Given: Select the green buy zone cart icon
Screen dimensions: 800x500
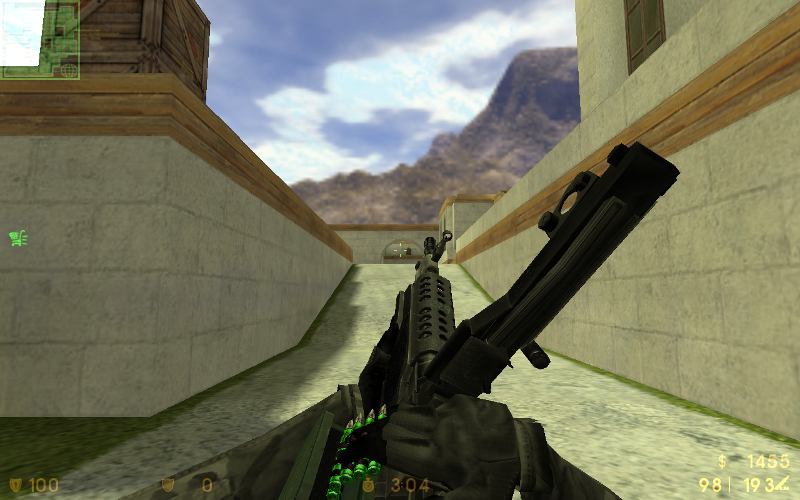Looking at the screenshot, I should click(17, 238).
